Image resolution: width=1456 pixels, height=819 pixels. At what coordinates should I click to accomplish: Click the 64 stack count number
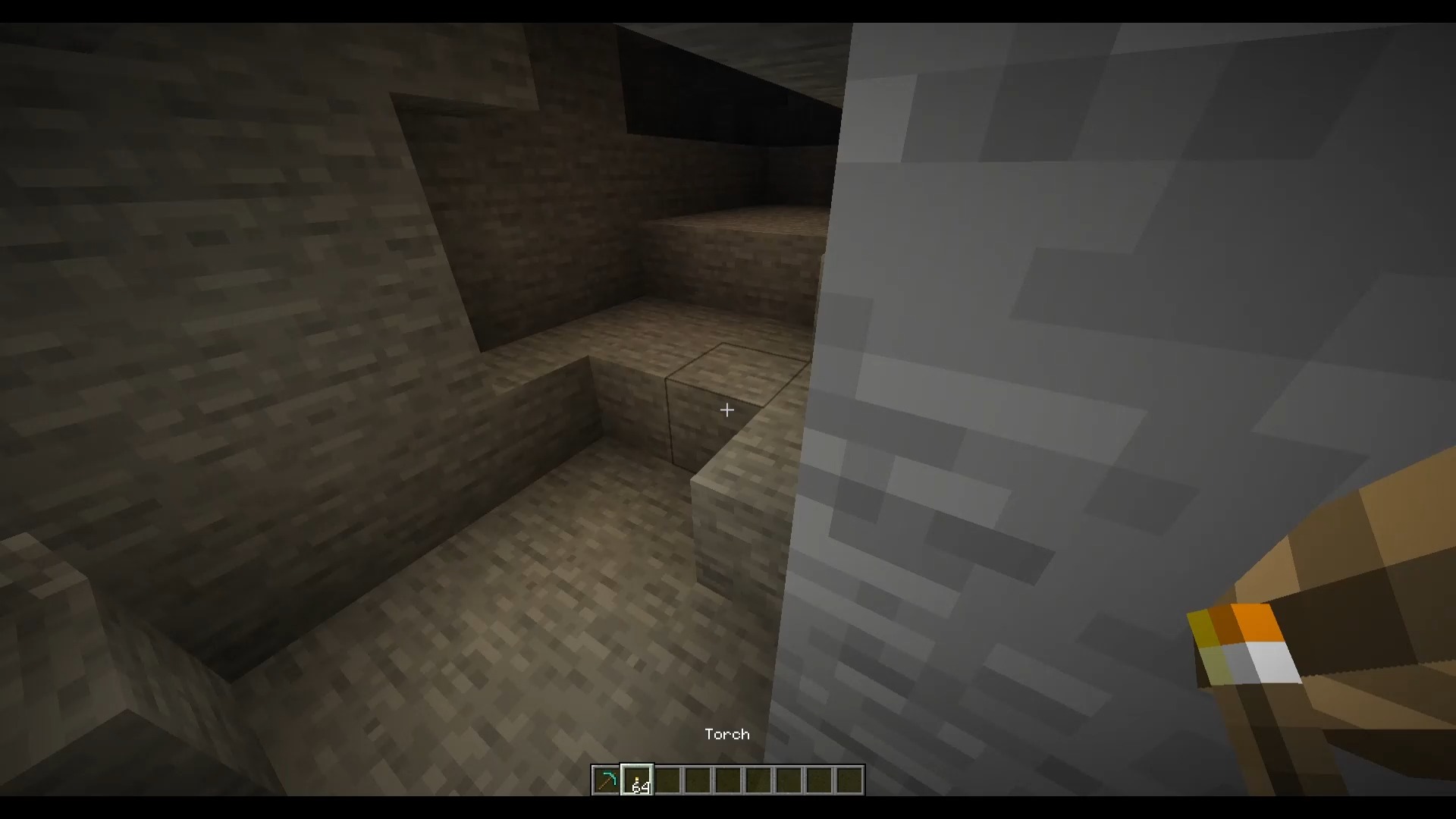[x=641, y=787]
